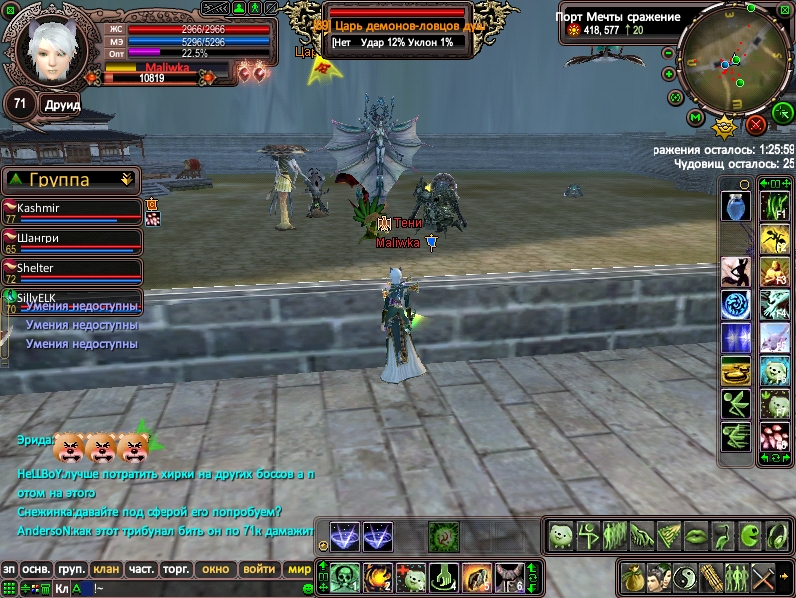Click the red X button below the minimap
Image resolution: width=796 pixels, height=598 pixels.
click(756, 124)
